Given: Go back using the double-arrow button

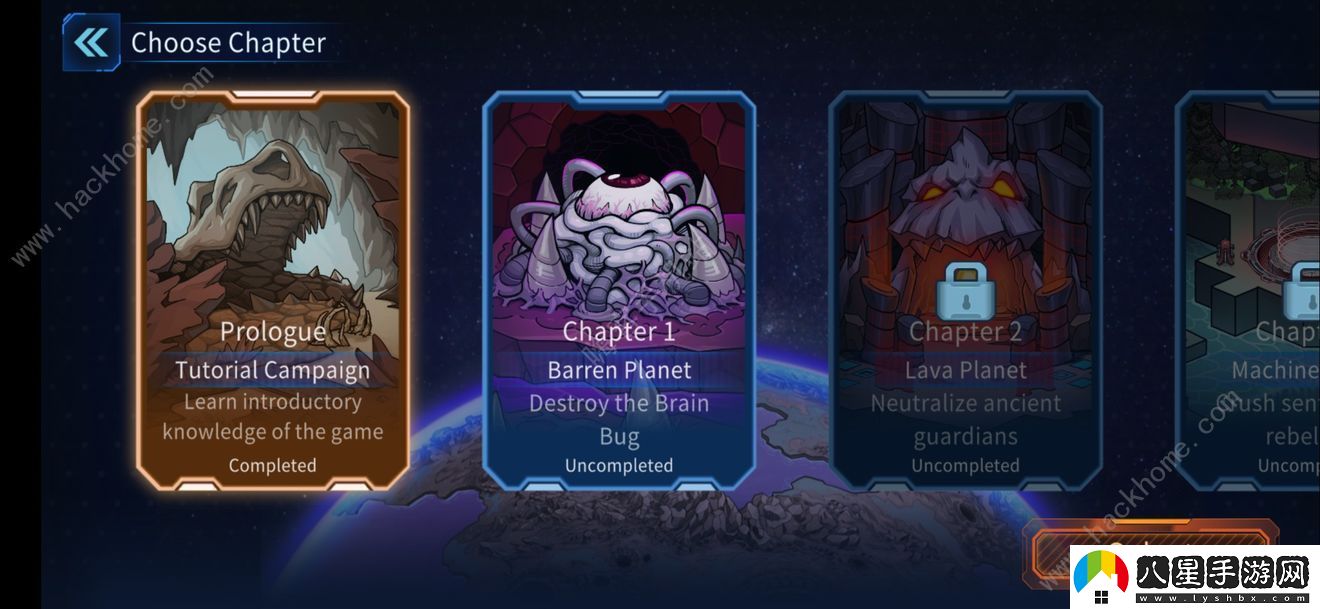Looking at the screenshot, I should click(91, 43).
